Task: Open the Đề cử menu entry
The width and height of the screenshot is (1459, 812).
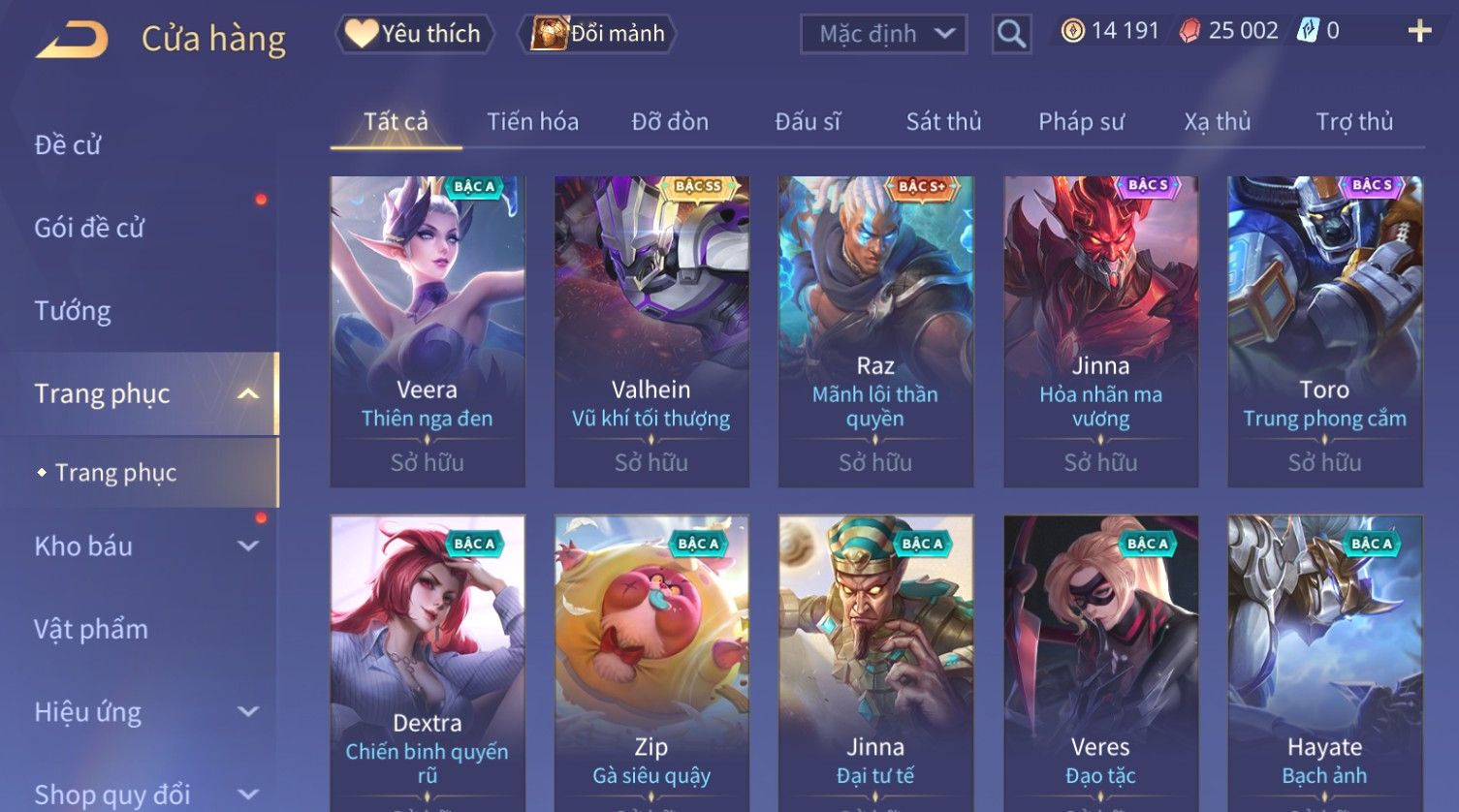Action: click(68, 145)
